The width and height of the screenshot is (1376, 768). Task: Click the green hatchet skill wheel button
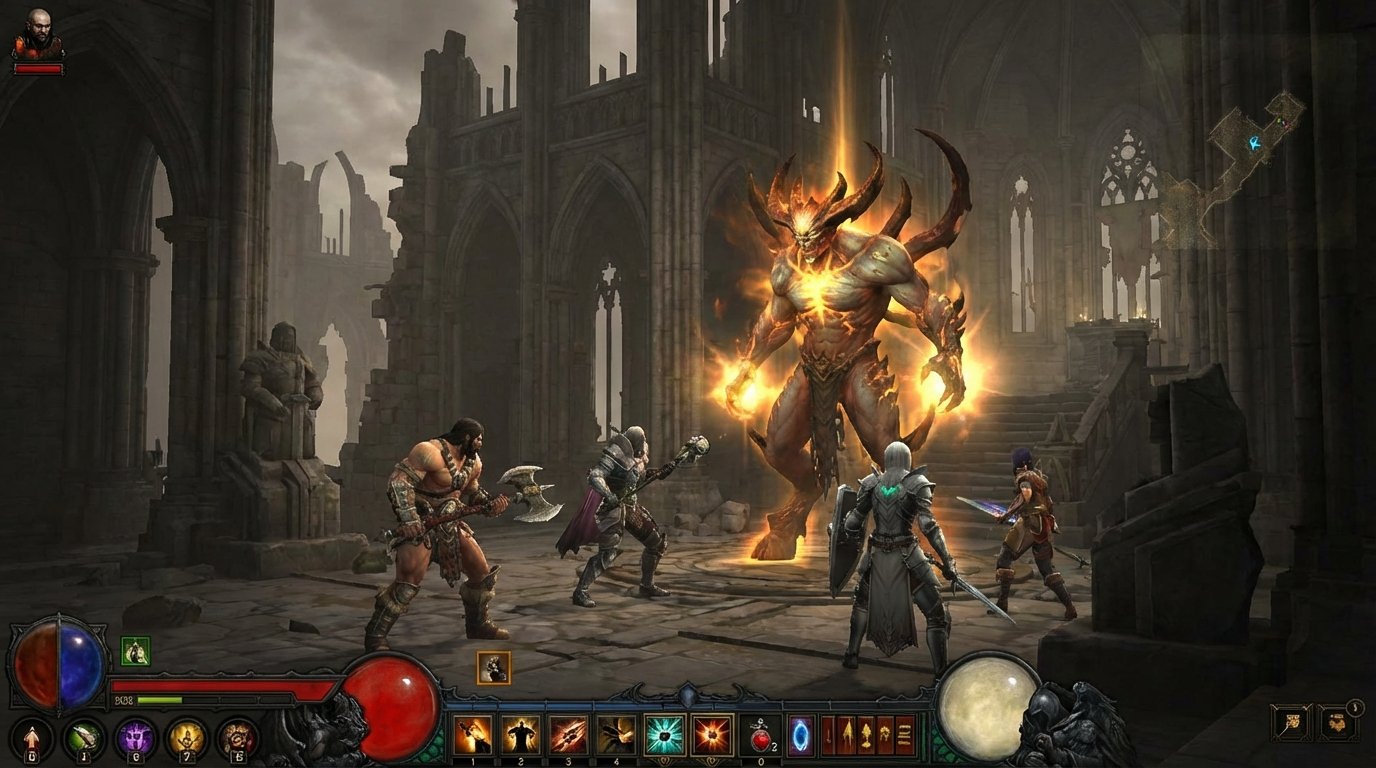click(x=84, y=739)
